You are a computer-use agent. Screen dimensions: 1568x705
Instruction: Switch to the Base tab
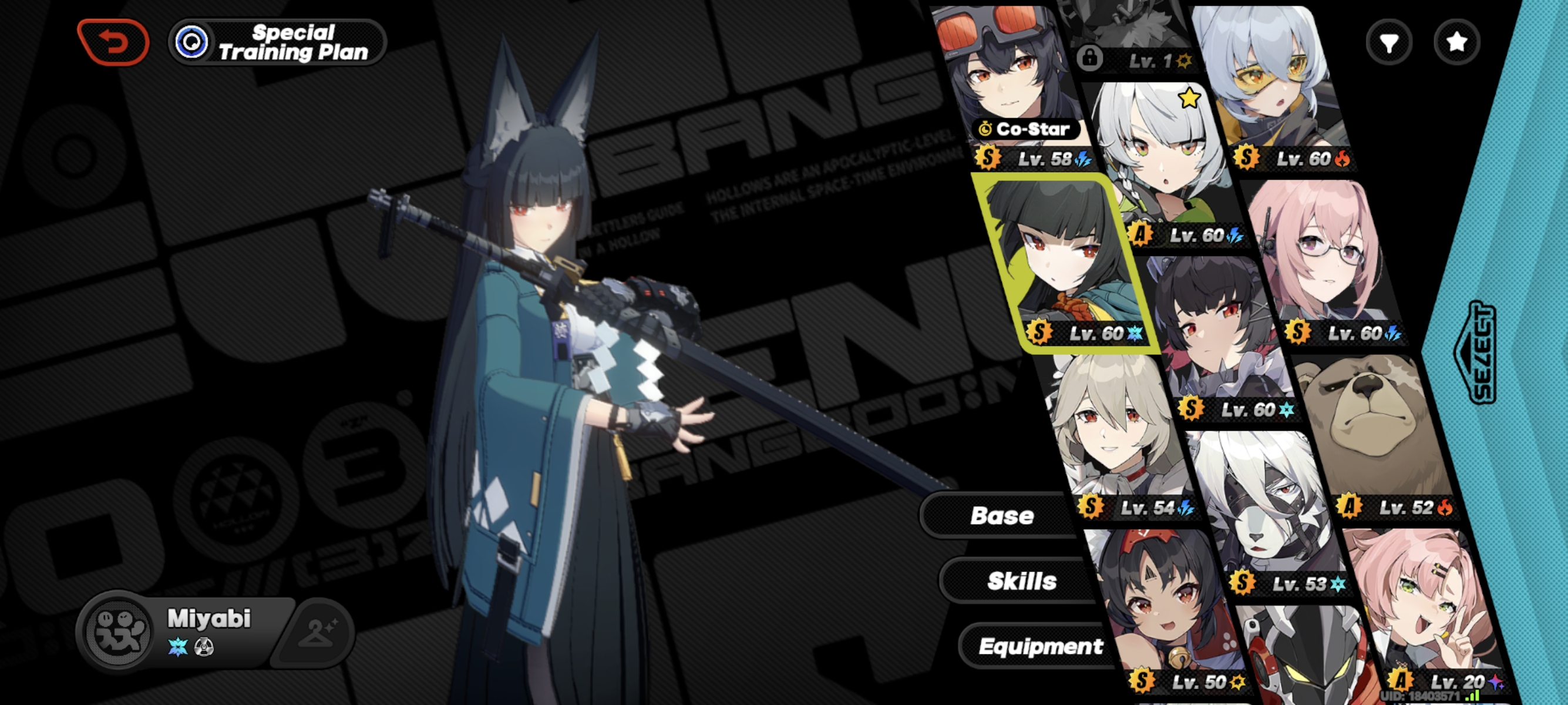(1001, 516)
